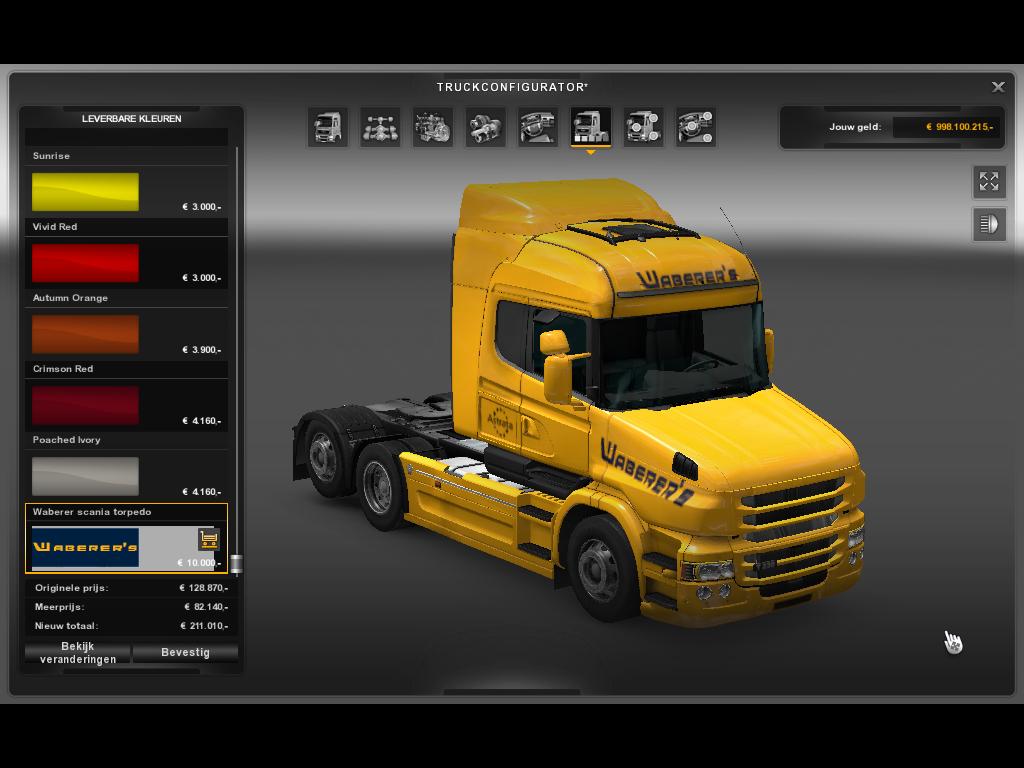The image size is (1024, 768).
Task: Toggle the truck headlights preview
Action: (989, 224)
